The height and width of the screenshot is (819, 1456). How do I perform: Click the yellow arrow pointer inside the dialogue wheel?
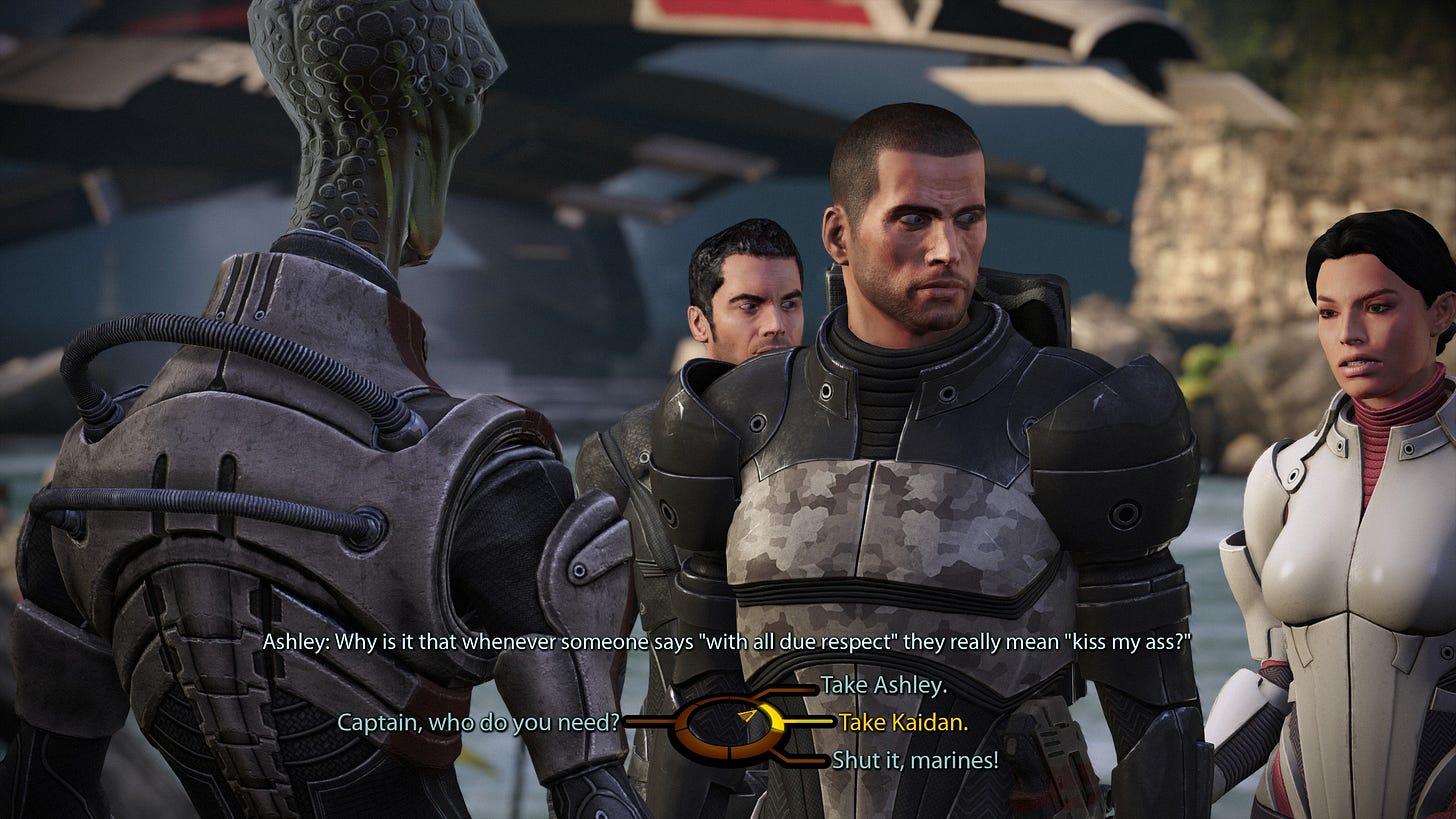pos(745,716)
